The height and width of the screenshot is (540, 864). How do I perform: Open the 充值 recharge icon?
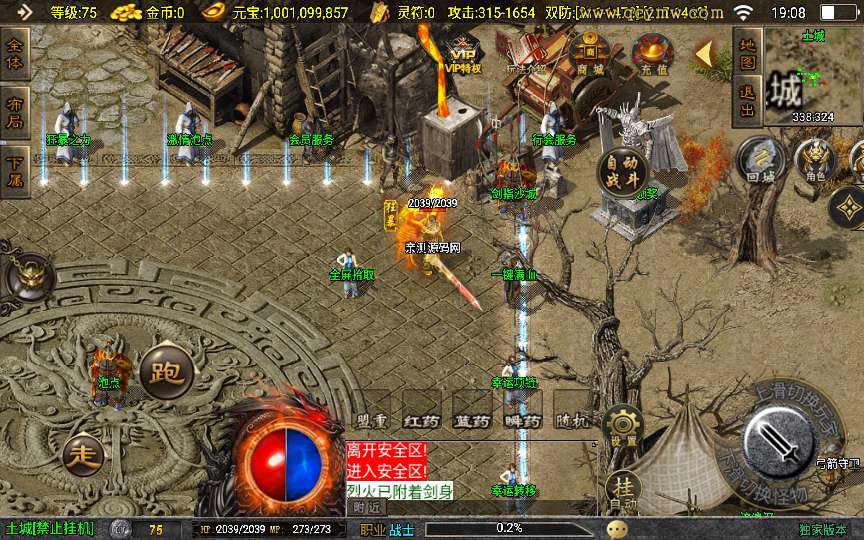[652, 54]
